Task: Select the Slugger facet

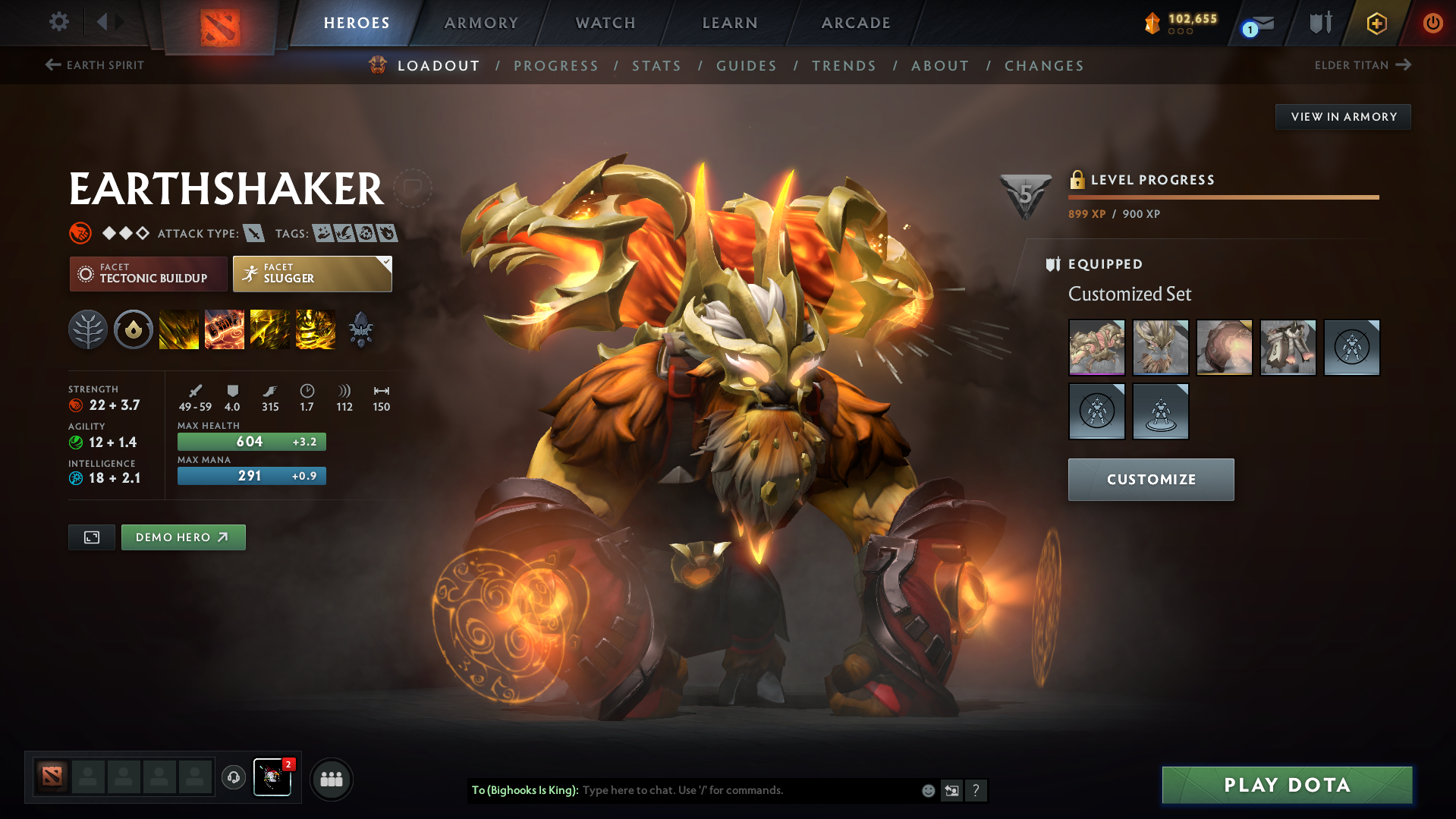Action: click(312, 273)
